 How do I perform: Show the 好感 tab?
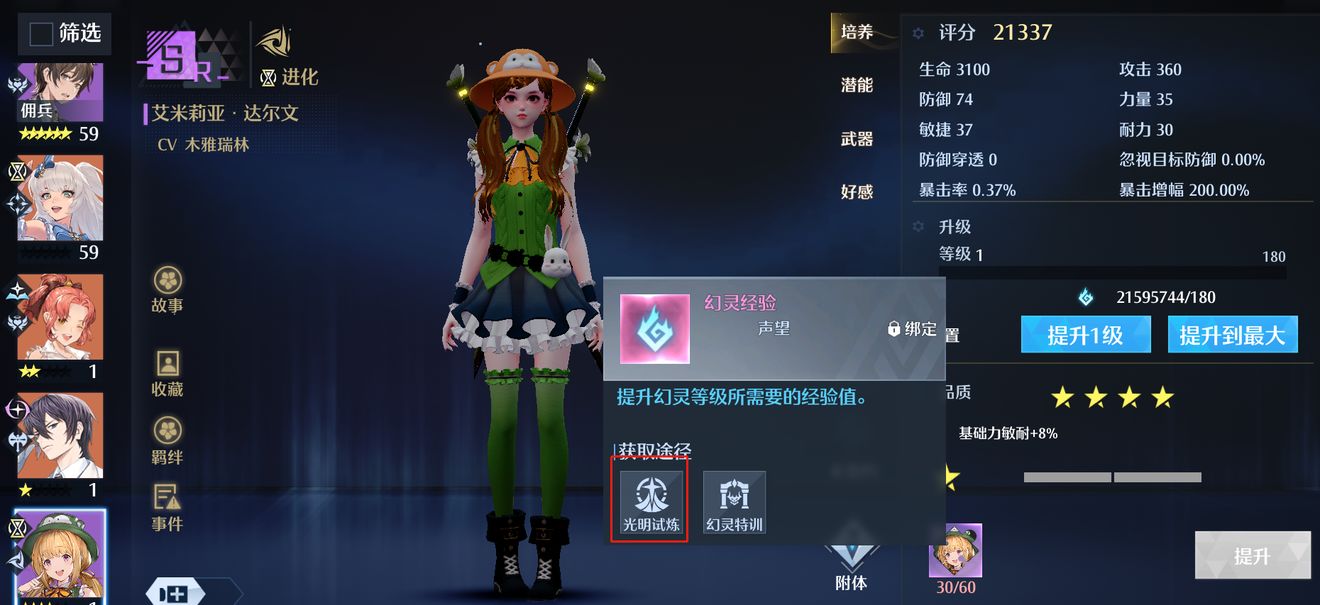(x=856, y=192)
